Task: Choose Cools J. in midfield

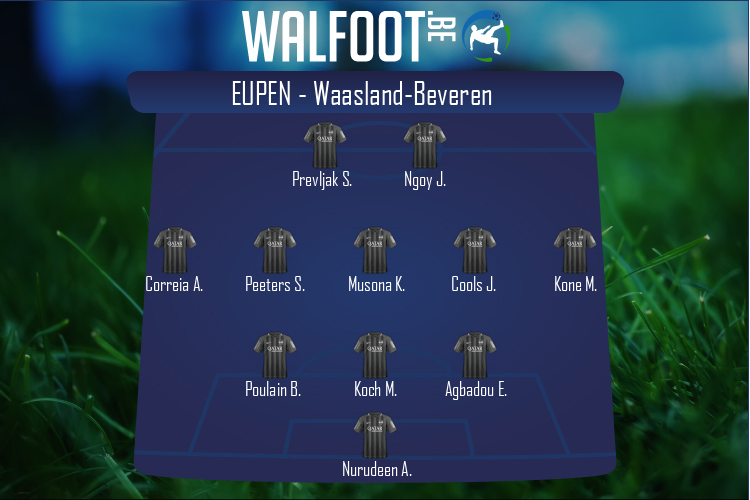Action: [474, 251]
